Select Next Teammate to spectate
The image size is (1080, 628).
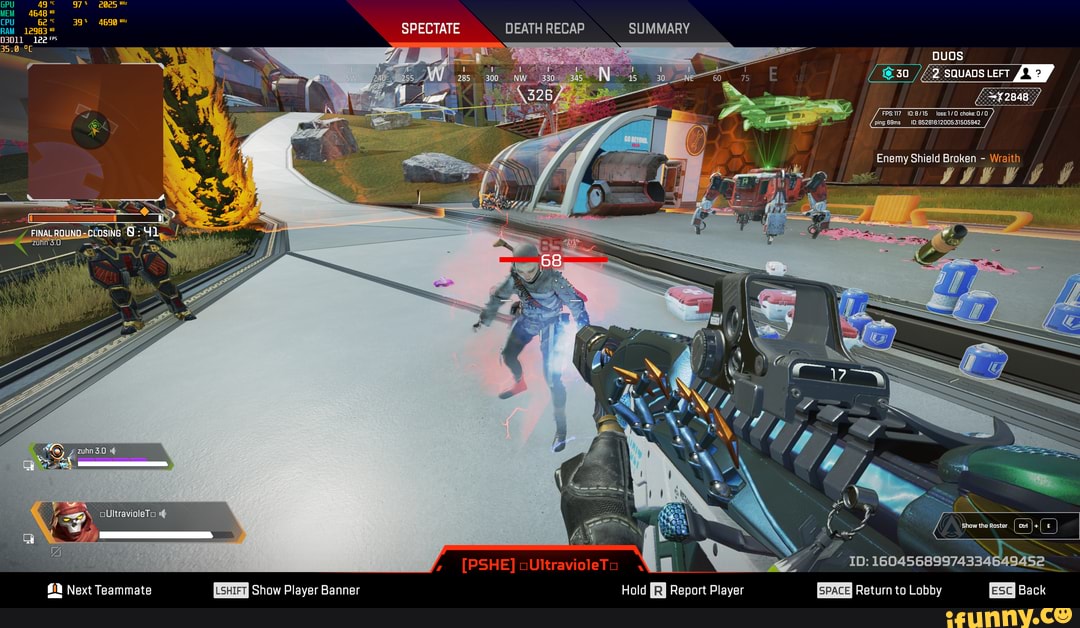[x=100, y=590]
